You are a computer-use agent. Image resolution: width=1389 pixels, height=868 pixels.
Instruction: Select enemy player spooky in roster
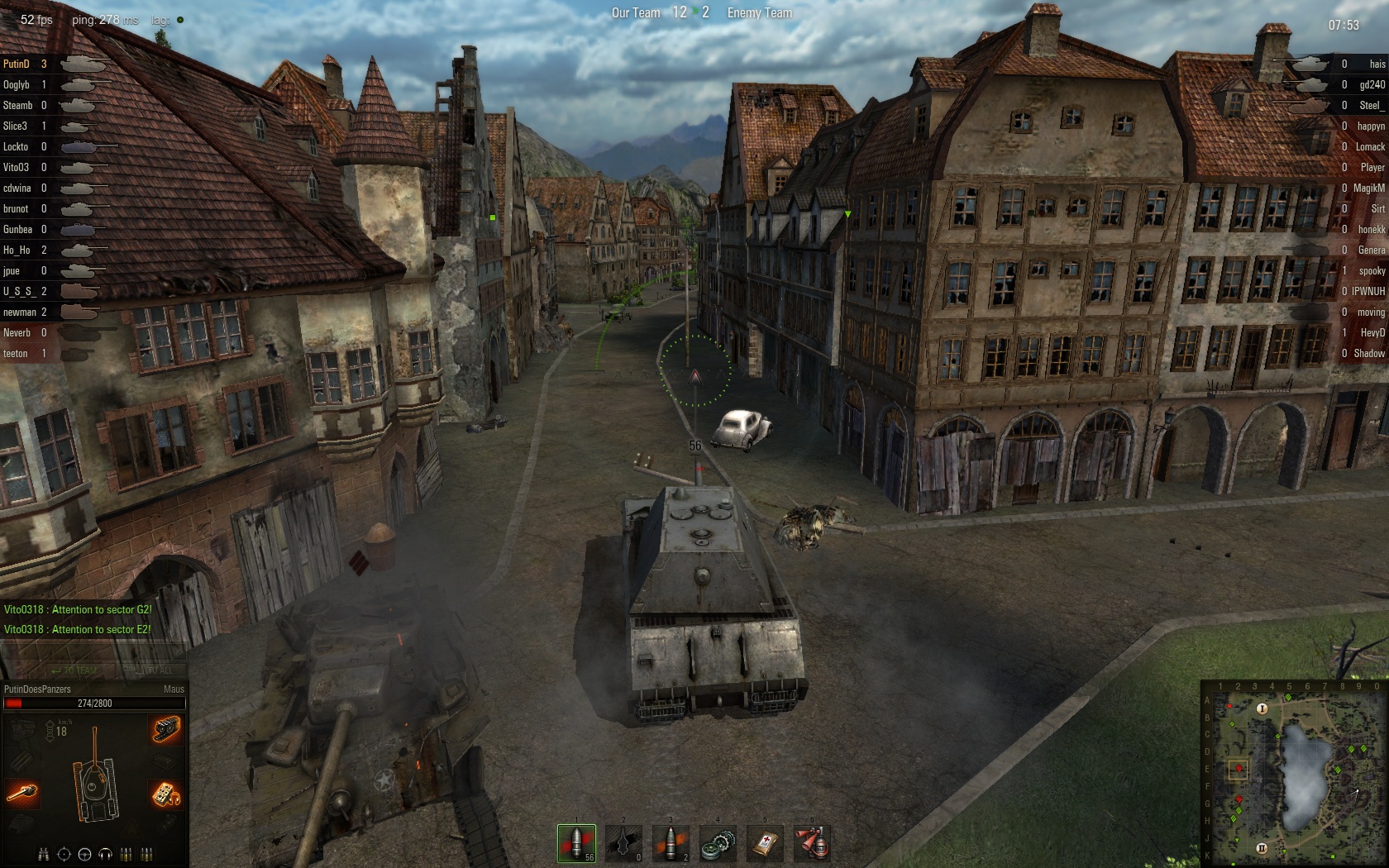[1371, 270]
